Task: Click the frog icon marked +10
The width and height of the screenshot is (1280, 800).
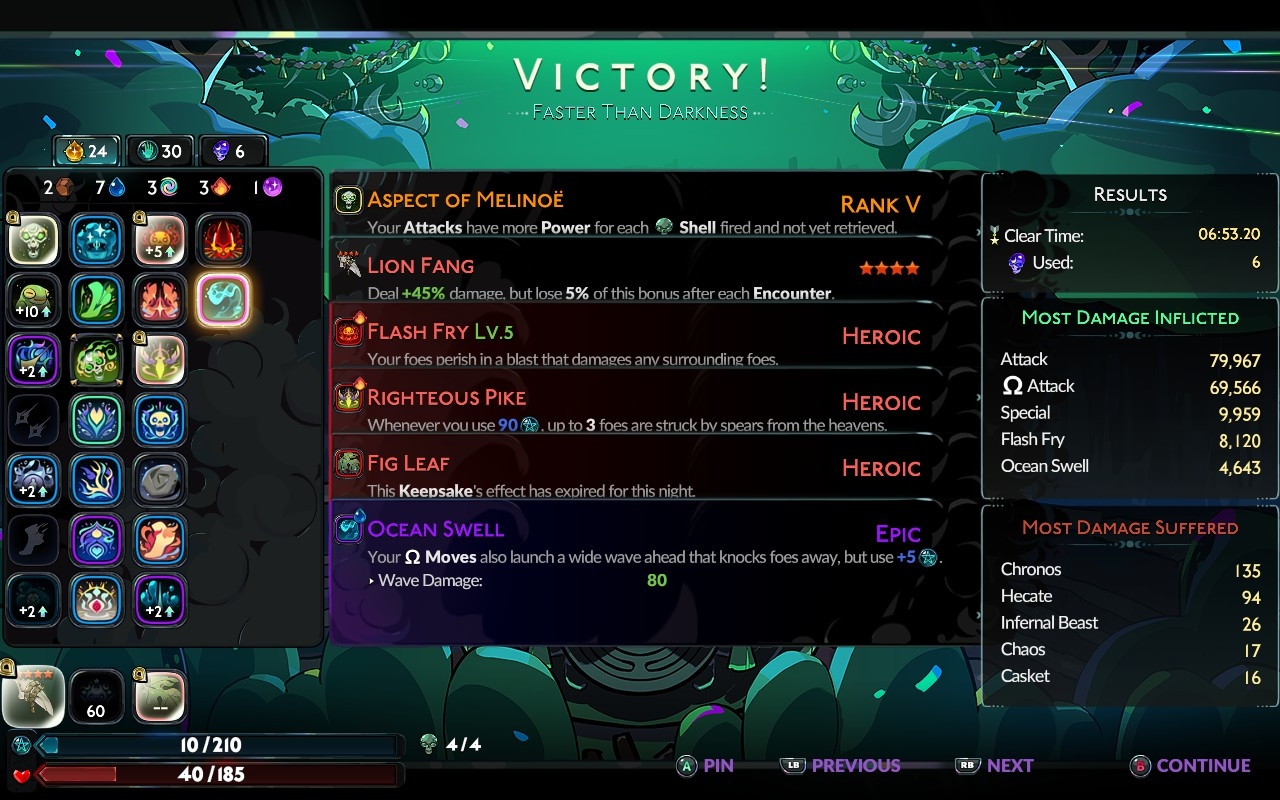Action: pos(35,300)
